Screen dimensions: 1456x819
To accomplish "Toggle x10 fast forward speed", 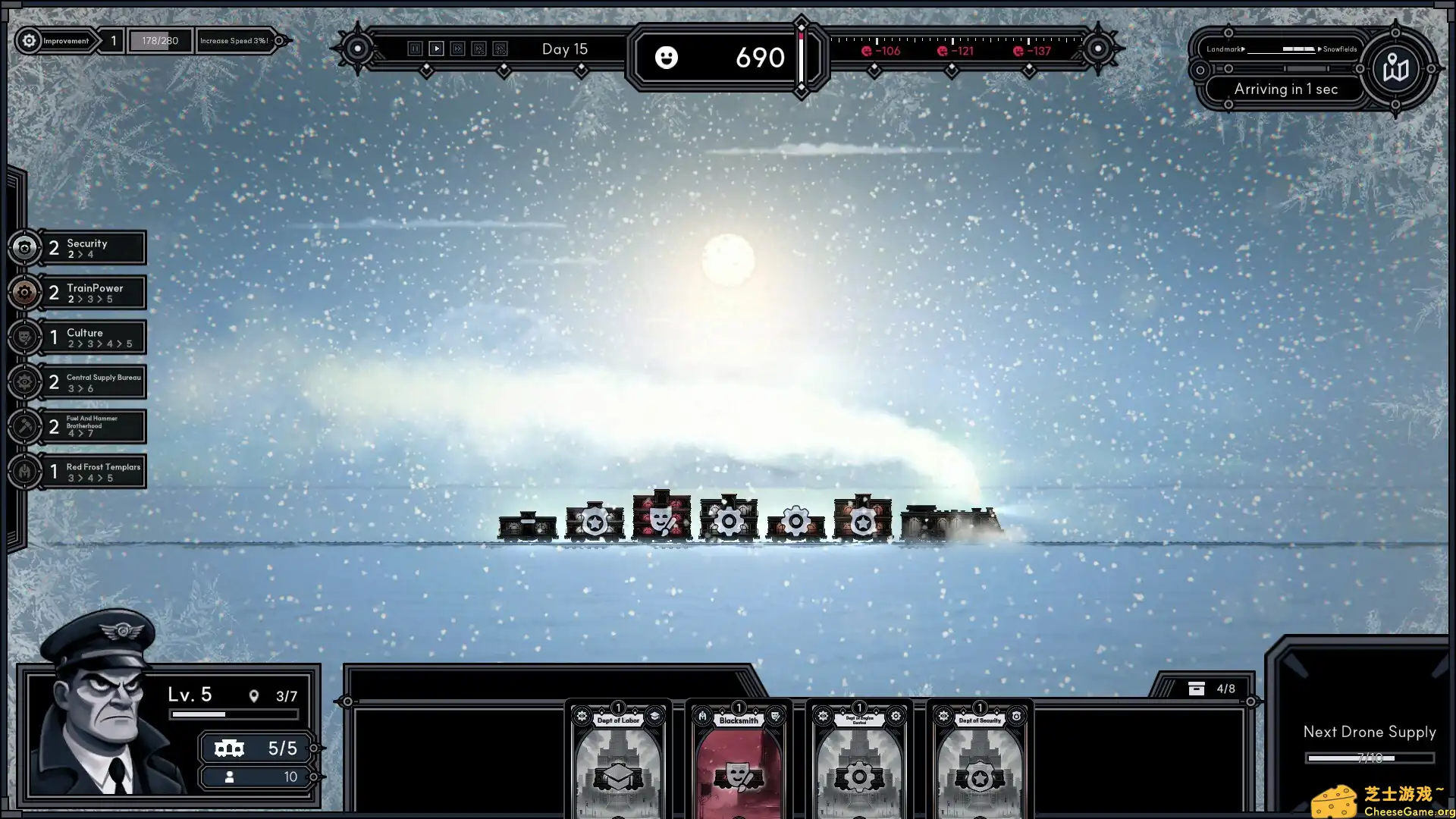I will [500, 49].
